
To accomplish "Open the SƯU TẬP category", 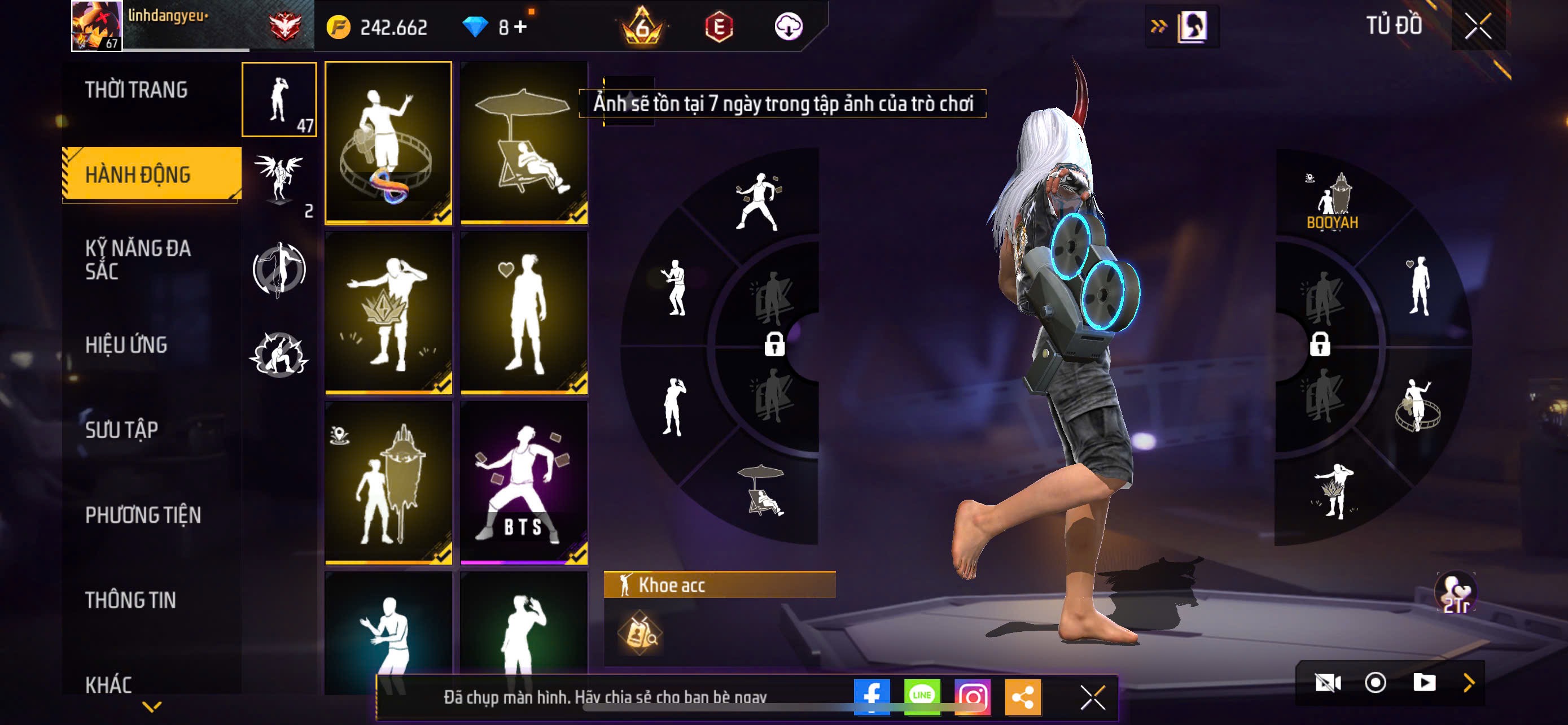I will tap(122, 430).
